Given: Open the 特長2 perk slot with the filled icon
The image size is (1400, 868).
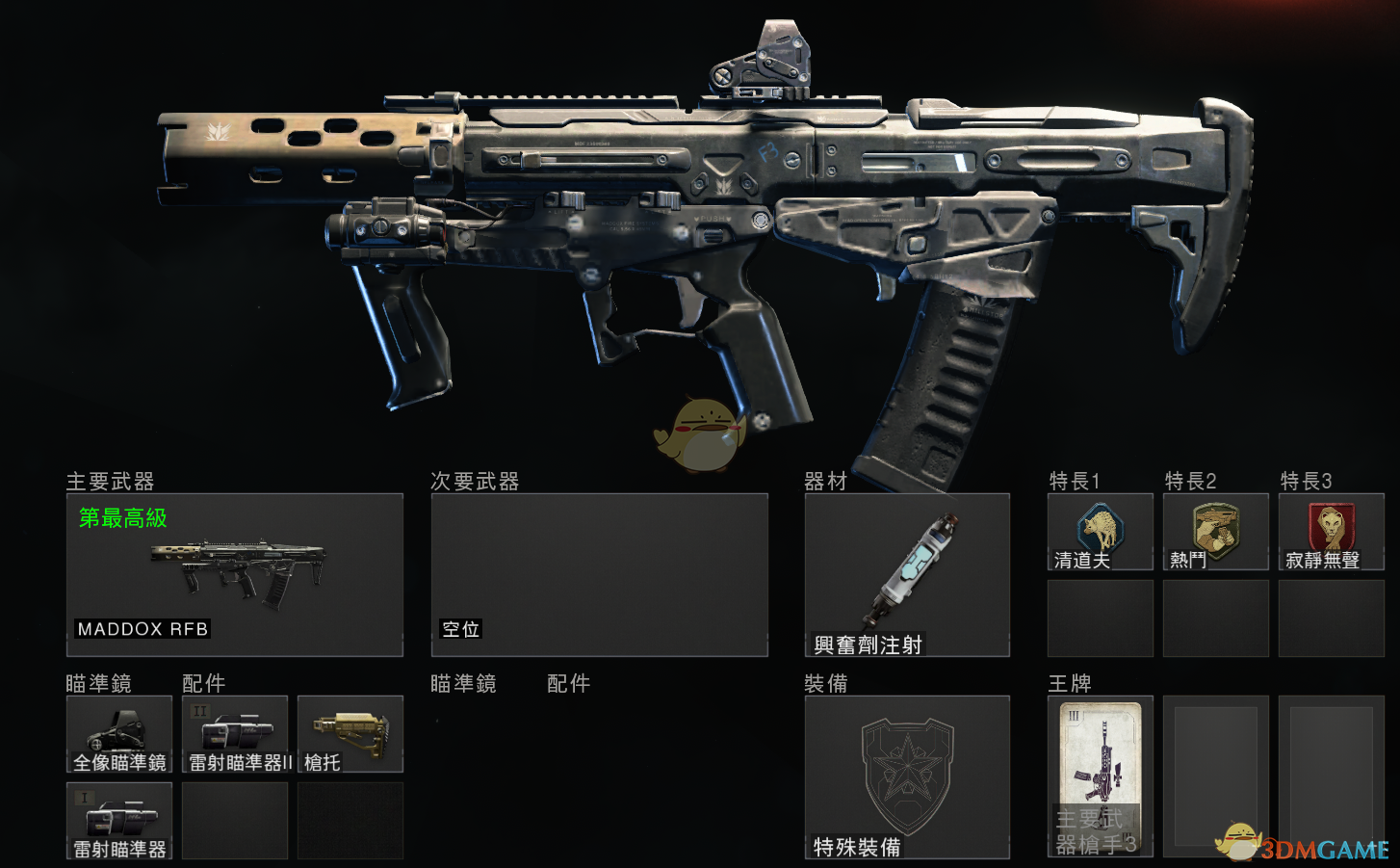Looking at the screenshot, I should (1216, 532).
